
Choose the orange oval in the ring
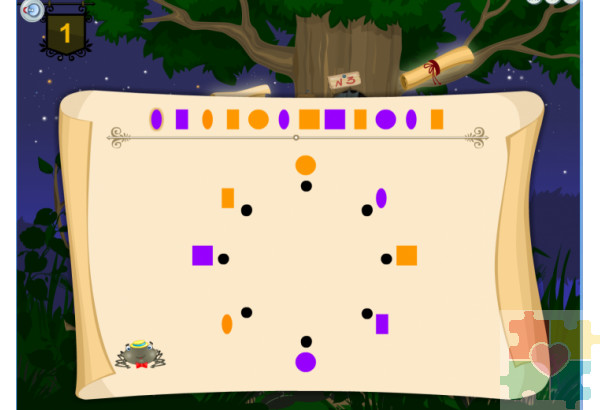[227, 324]
